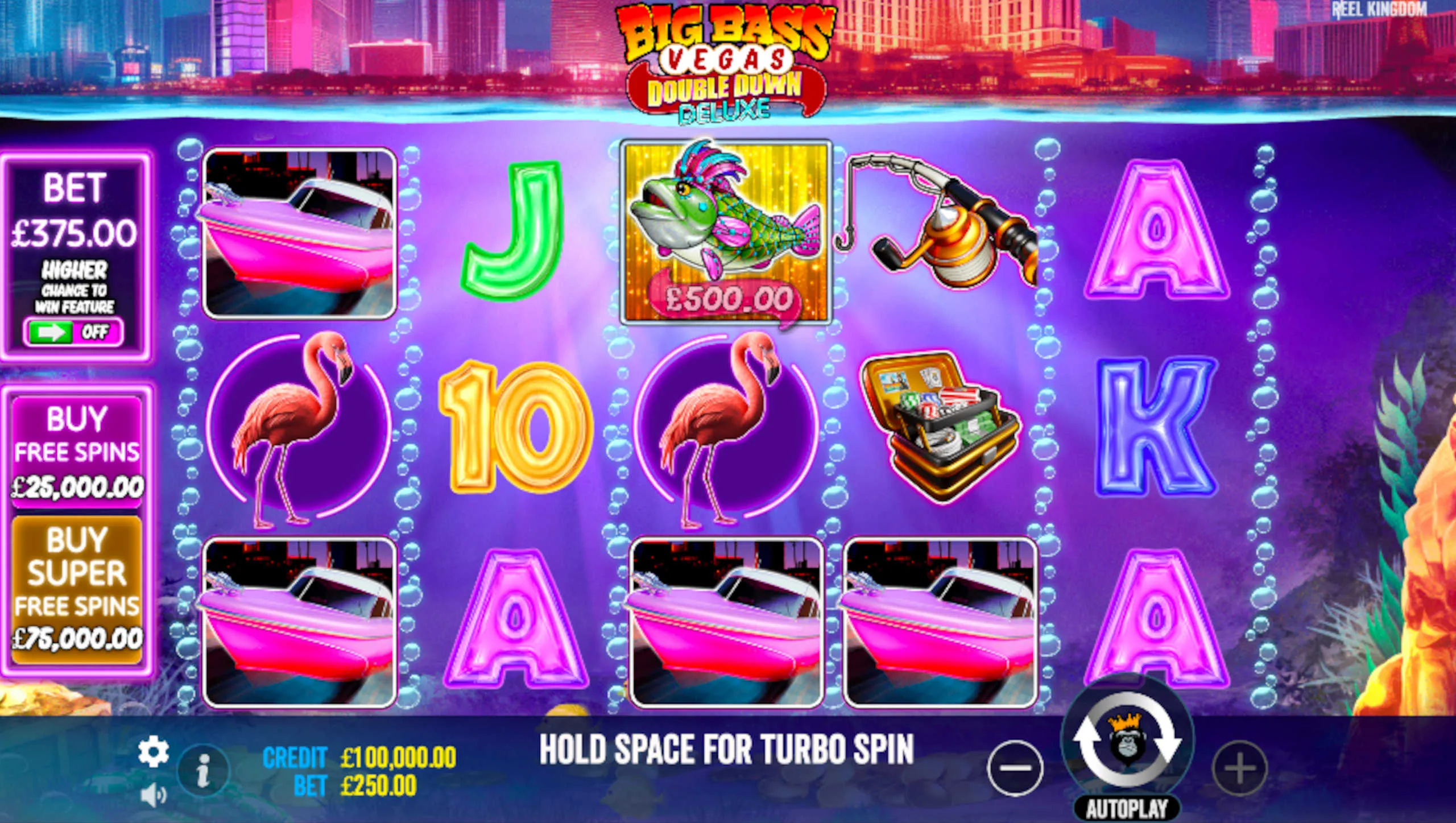Click the CREDIT £100,000.00 display

click(358, 756)
